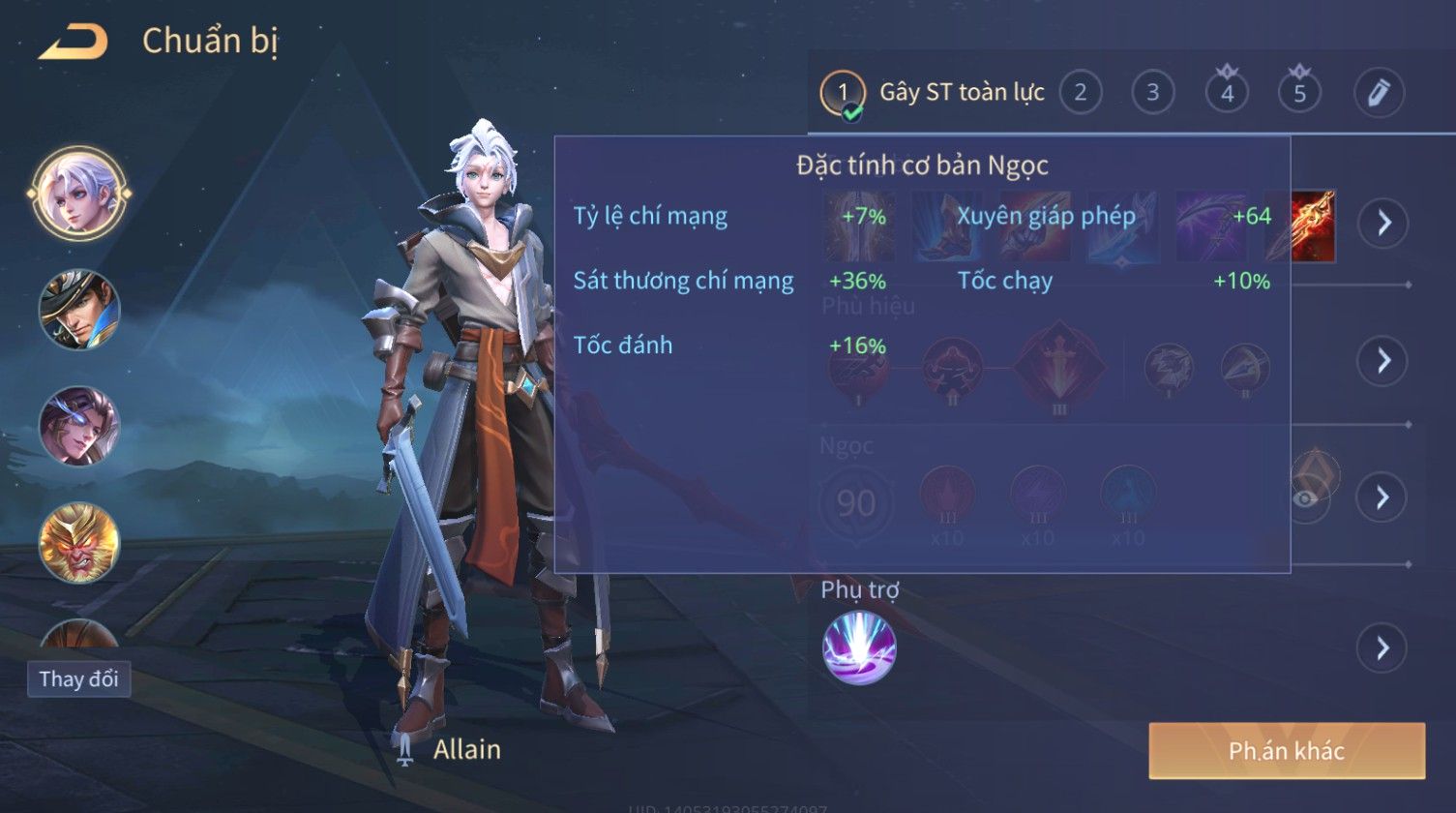The height and width of the screenshot is (813, 1456).
Task: Select the Gây ST toàn lực preset
Action: pos(961,92)
